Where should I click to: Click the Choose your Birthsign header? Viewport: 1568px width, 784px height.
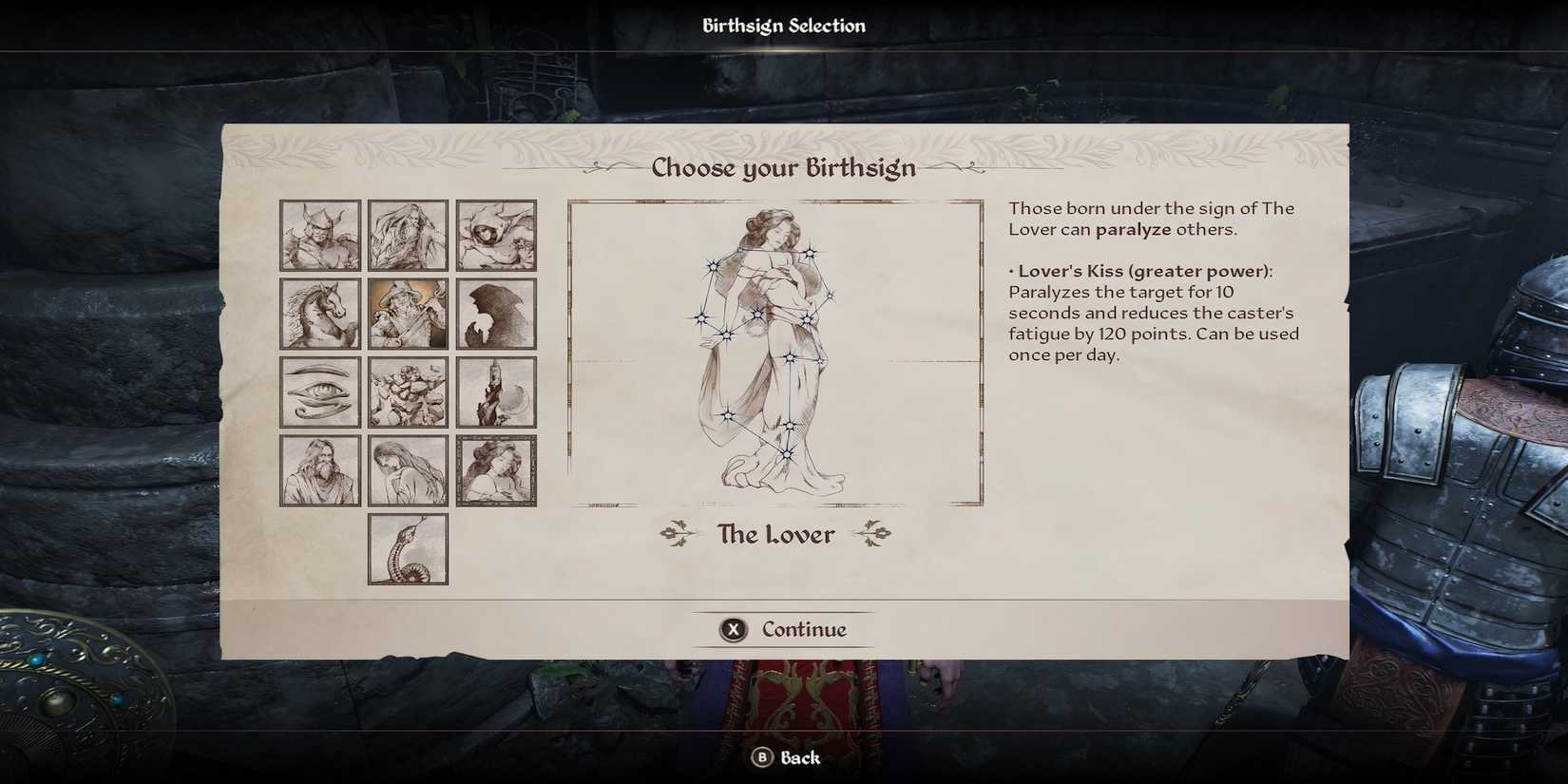tap(782, 167)
